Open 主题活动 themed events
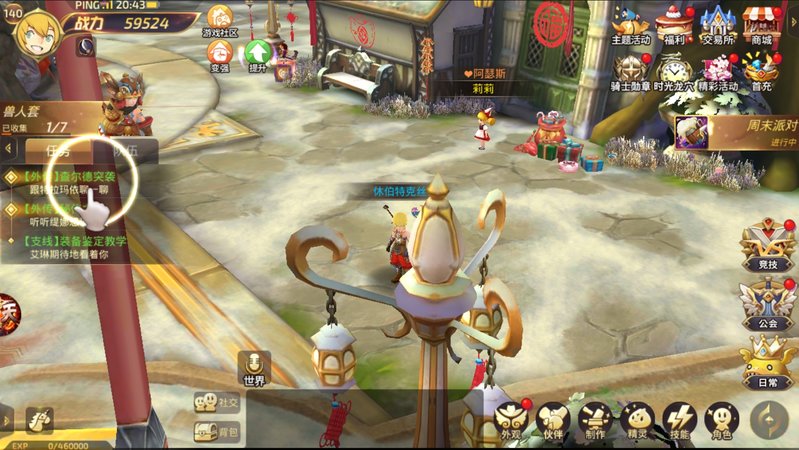The width and height of the screenshot is (799, 450). point(630,22)
